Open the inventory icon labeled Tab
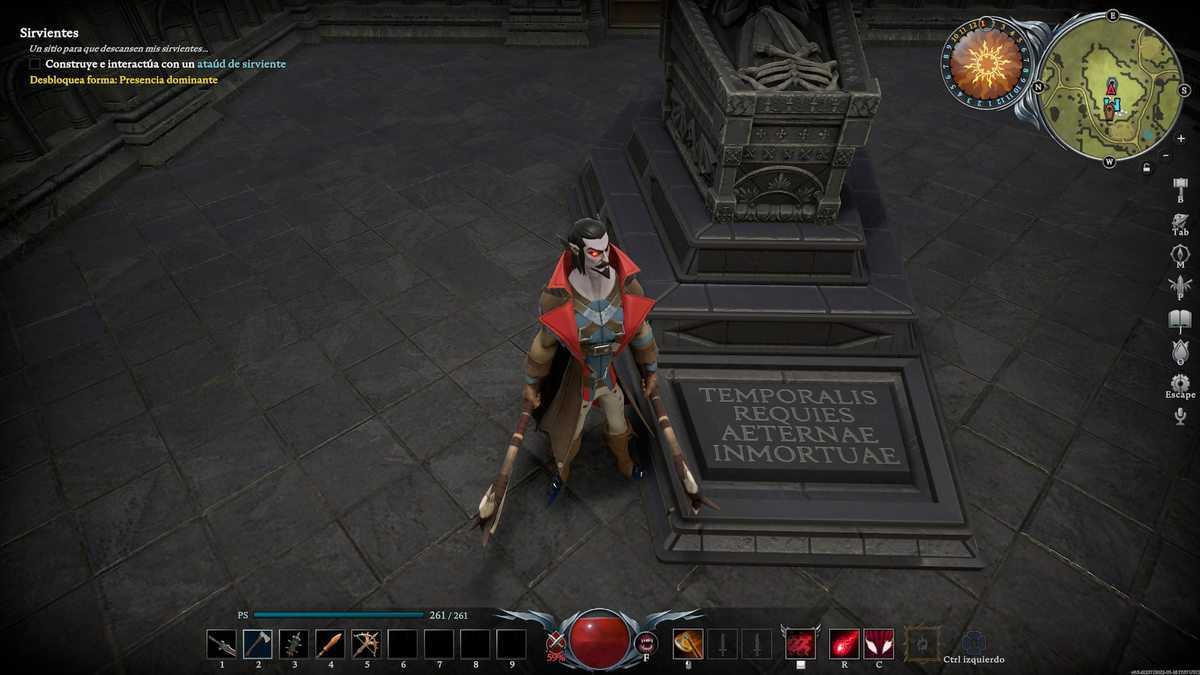 coord(1180,221)
